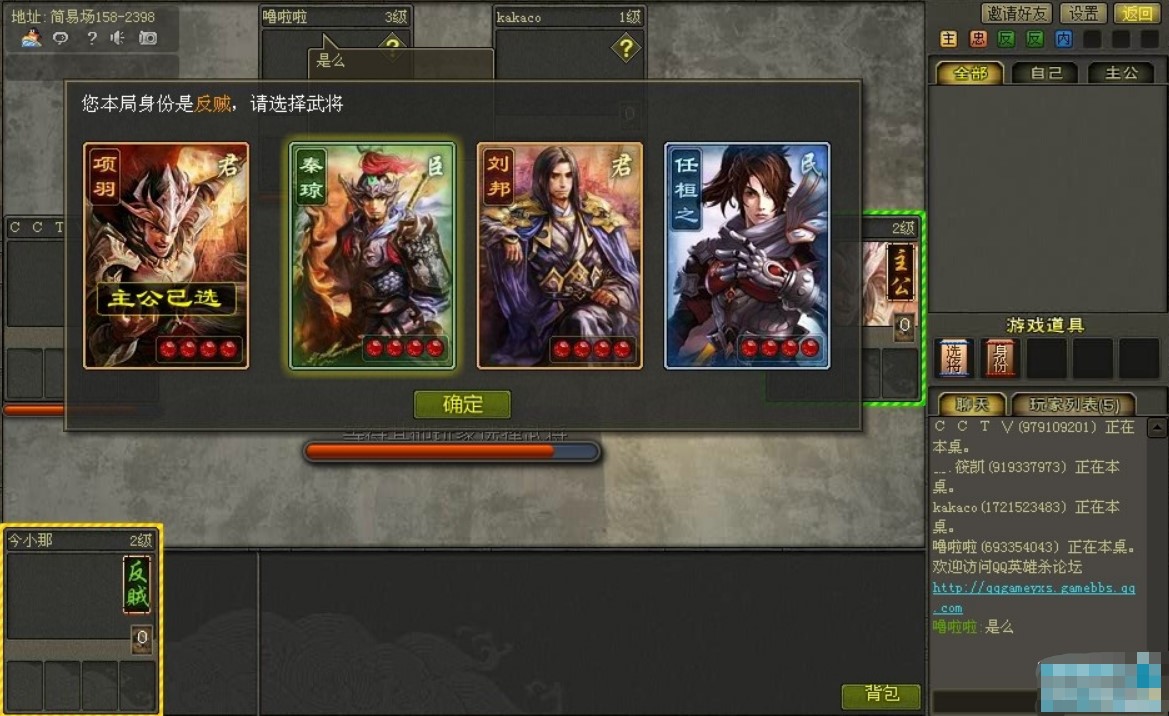Confirm hero choice with the 确定 button
Viewport: 1169px width, 716px height.
[x=462, y=404]
